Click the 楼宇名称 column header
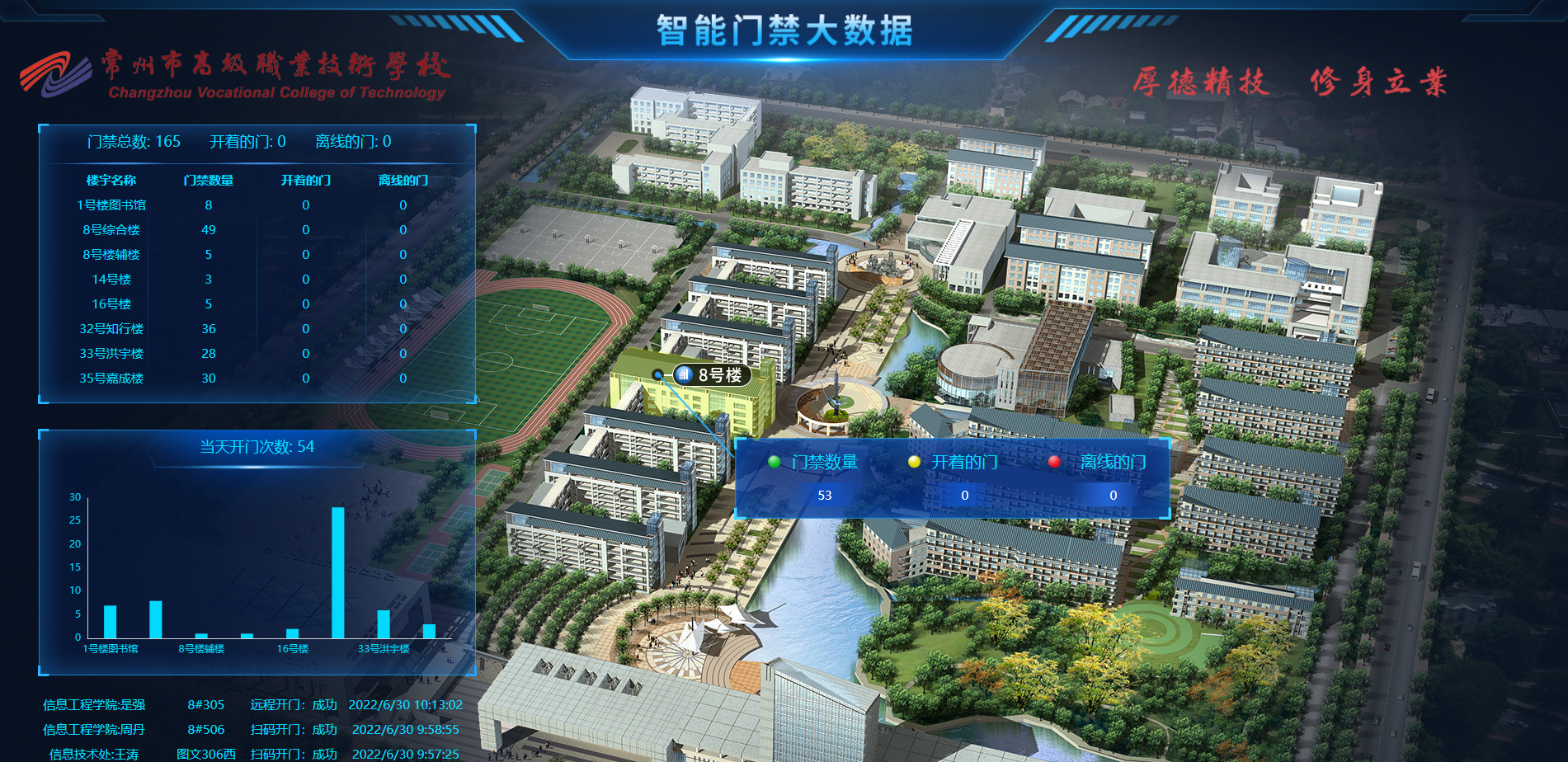This screenshot has width=1568, height=762. point(112,181)
